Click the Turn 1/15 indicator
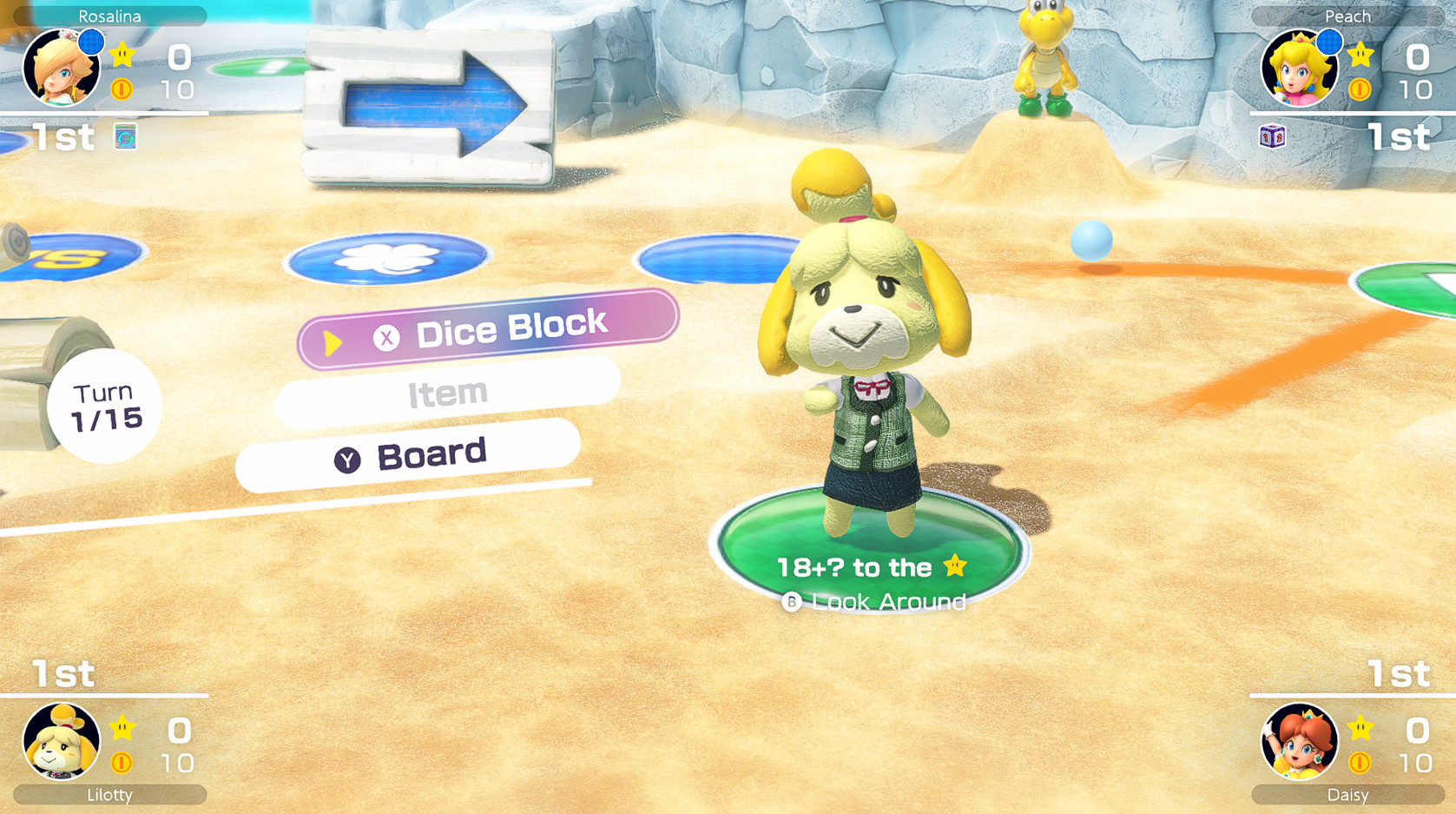The width and height of the screenshot is (1456, 814). pyautogui.click(x=104, y=403)
